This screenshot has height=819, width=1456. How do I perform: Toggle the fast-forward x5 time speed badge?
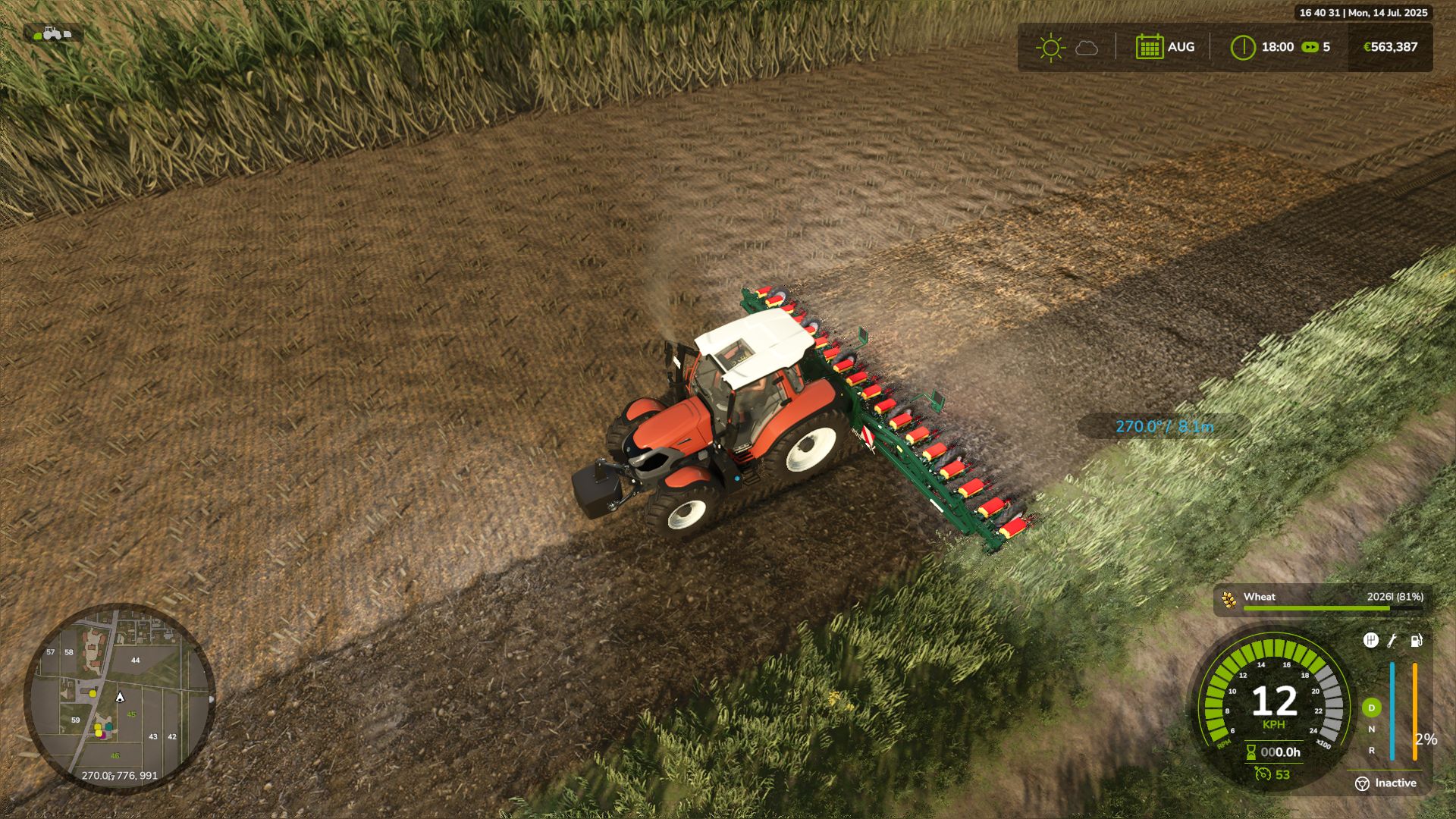point(1310,47)
